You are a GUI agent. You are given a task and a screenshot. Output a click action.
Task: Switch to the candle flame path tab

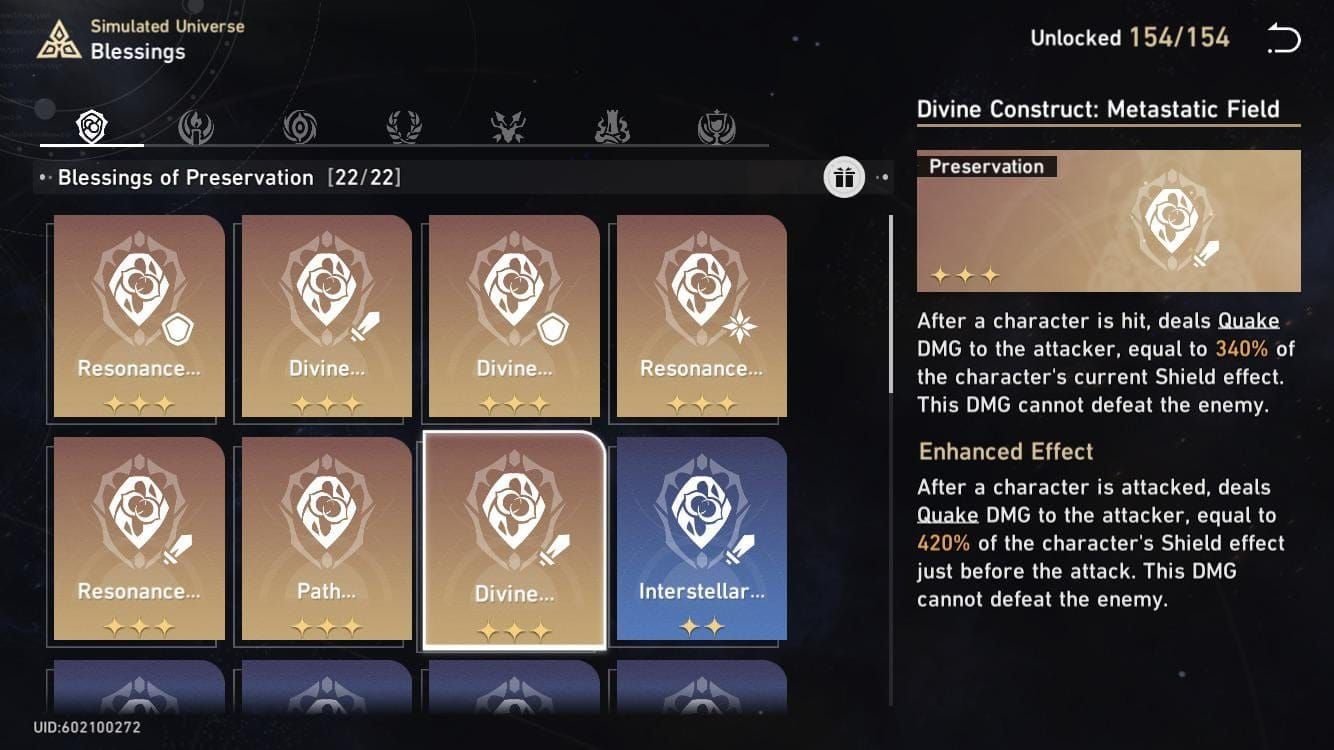[x=196, y=127]
